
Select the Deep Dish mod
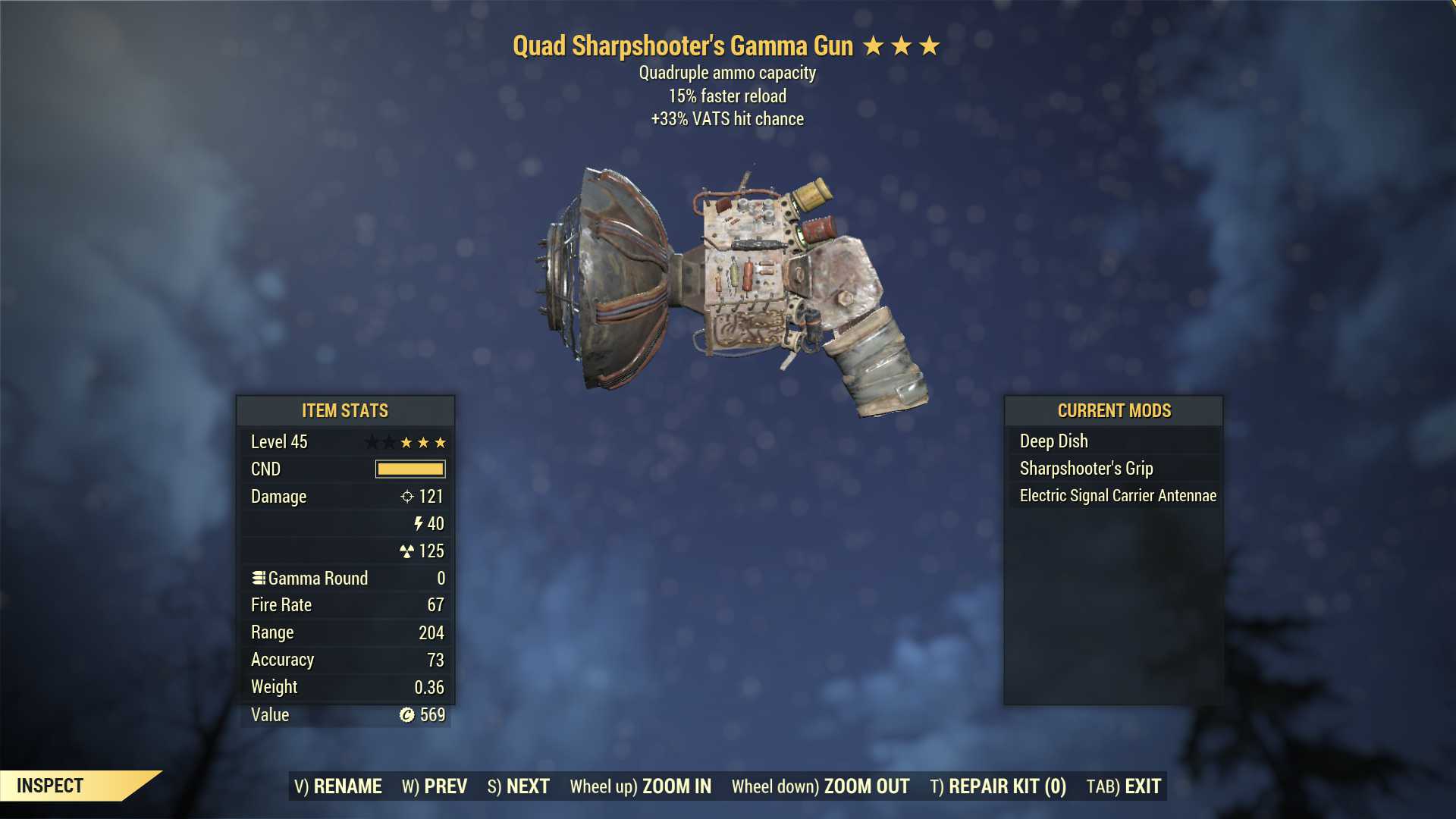click(1053, 441)
